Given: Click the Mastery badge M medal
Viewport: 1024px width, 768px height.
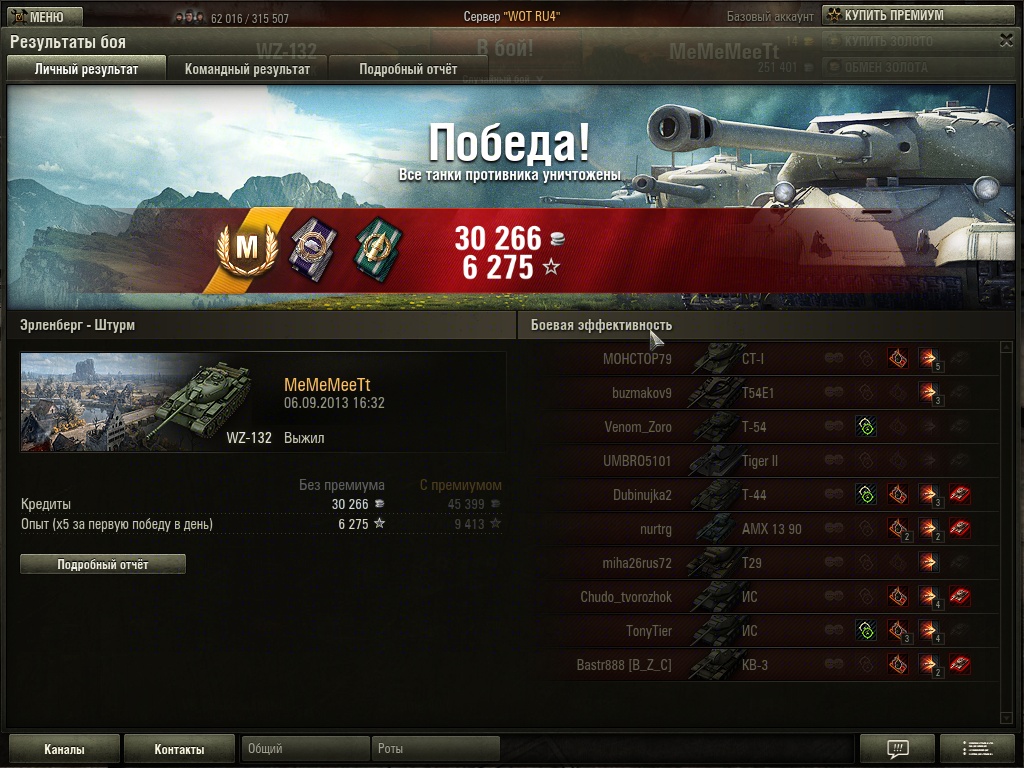Looking at the screenshot, I should pyautogui.click(x=246, y=247).
